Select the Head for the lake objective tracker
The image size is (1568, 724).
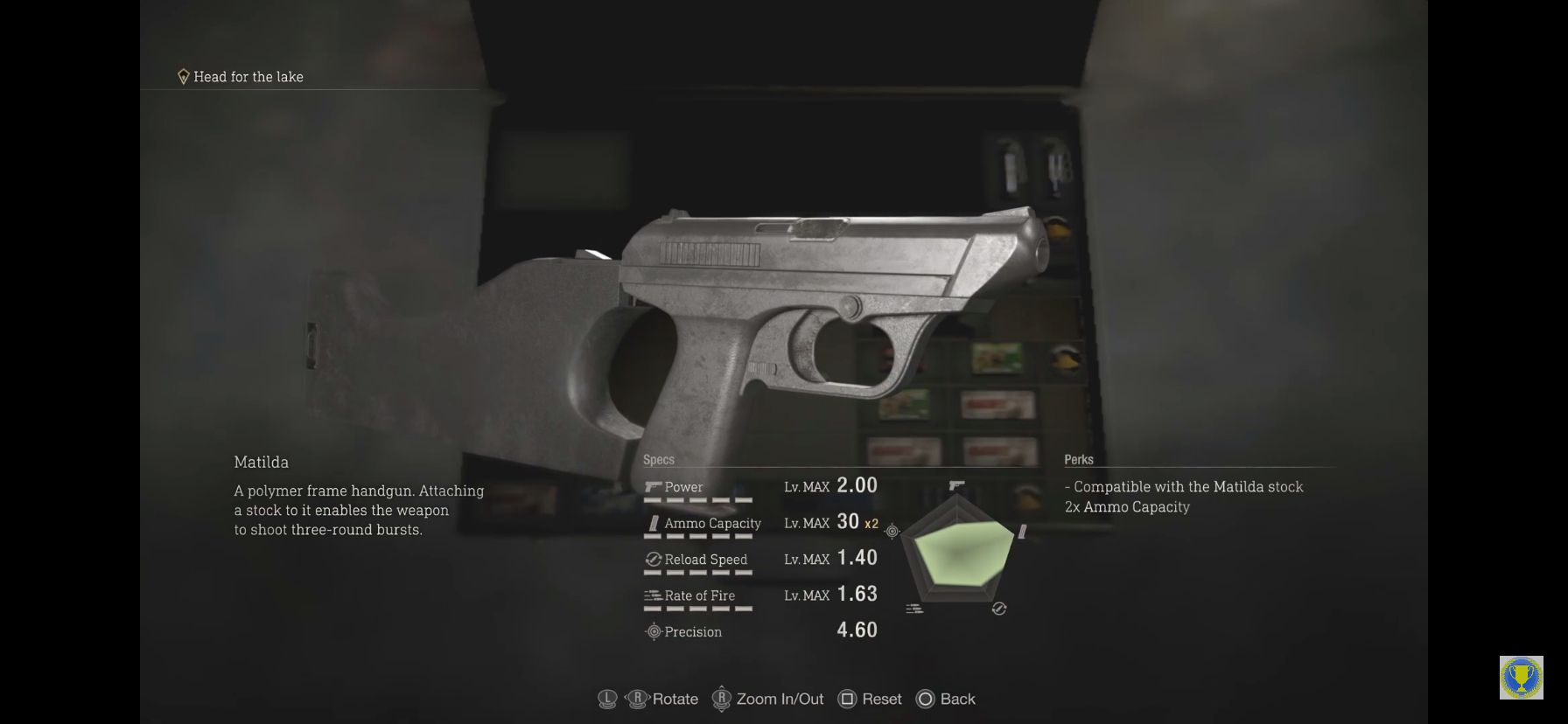241,77
